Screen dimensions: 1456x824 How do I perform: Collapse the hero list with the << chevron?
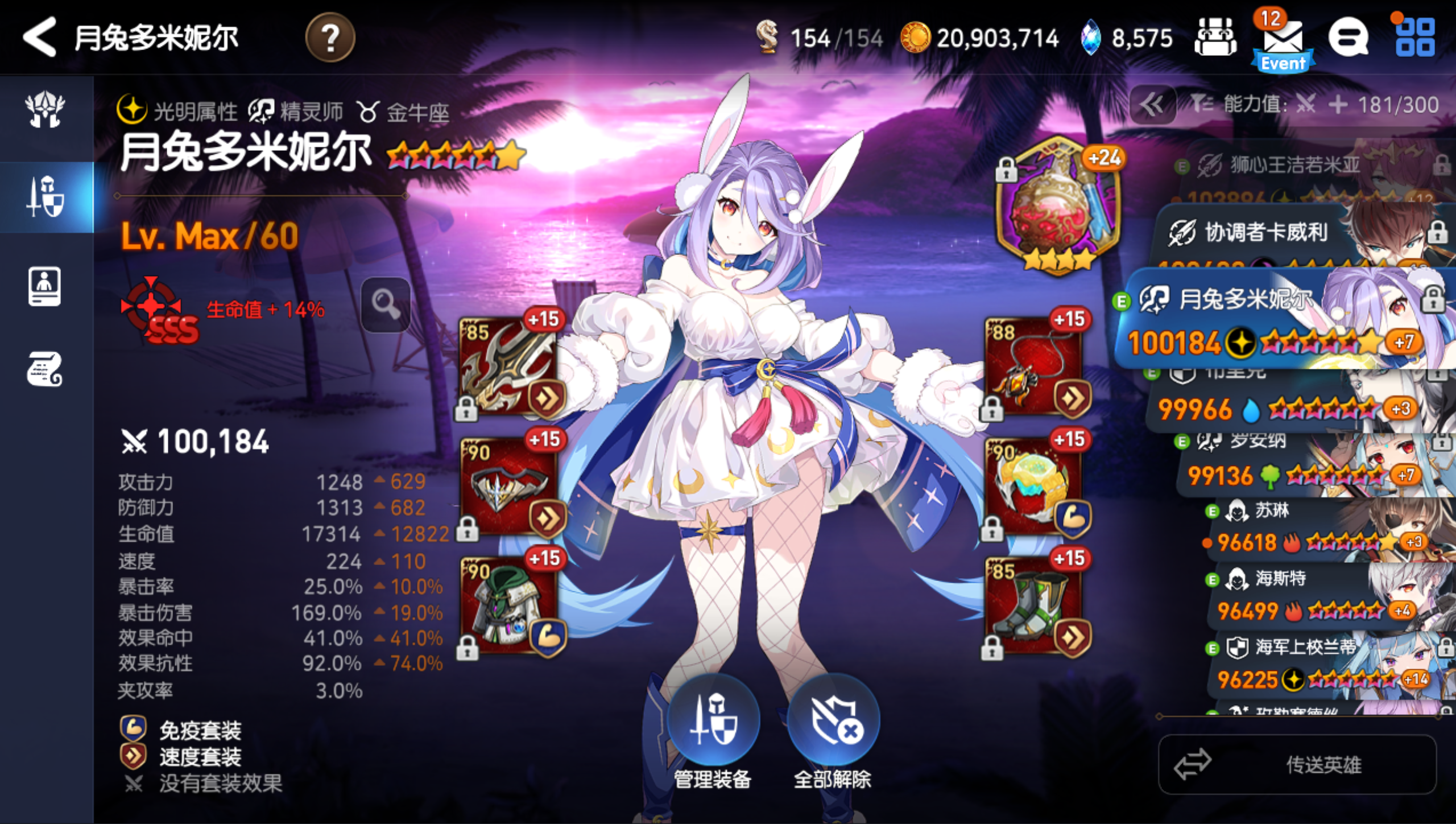(x=1152, y=105)
